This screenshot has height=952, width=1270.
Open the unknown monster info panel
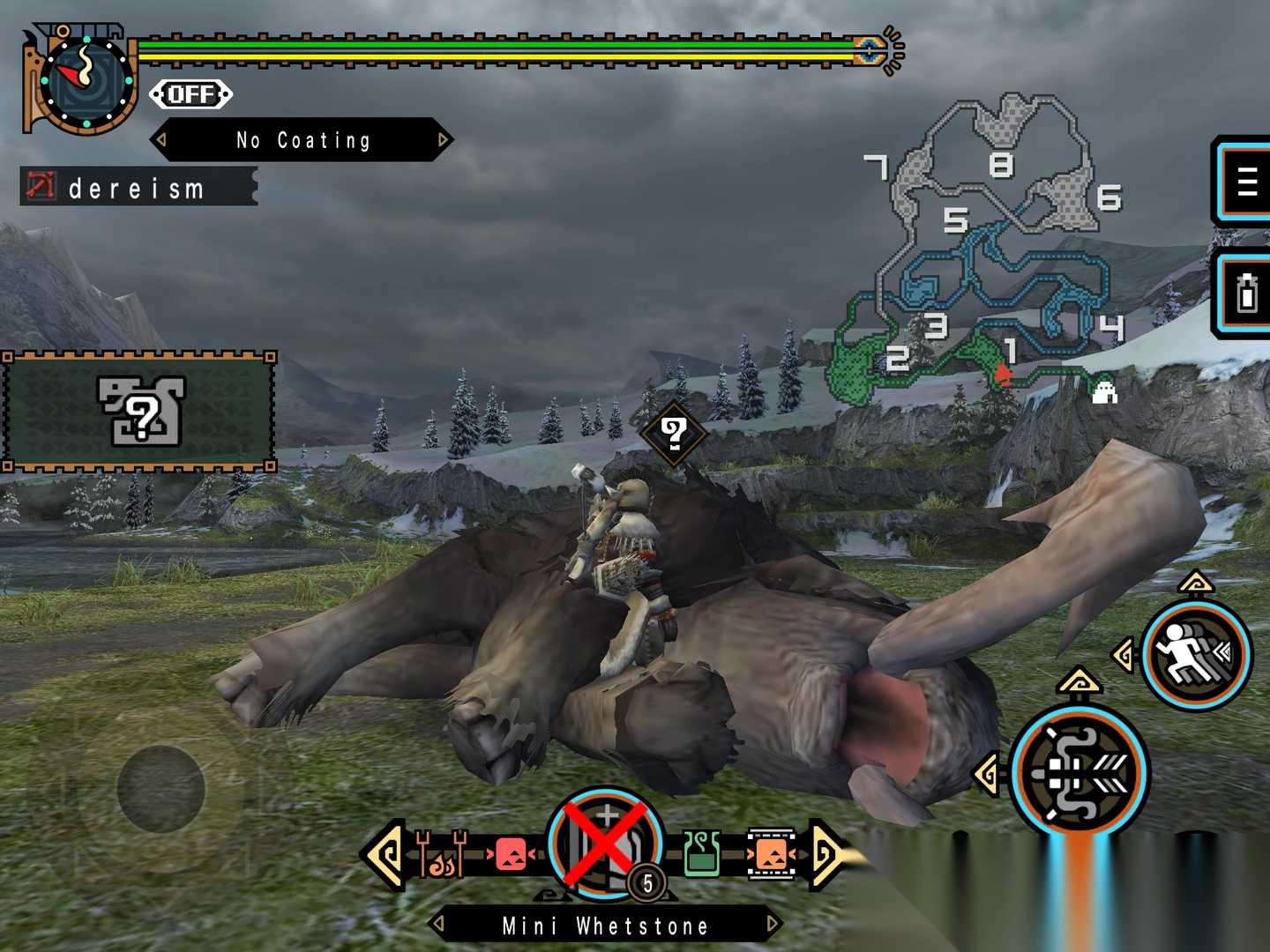pyautogui.click(x=139, y=411)
